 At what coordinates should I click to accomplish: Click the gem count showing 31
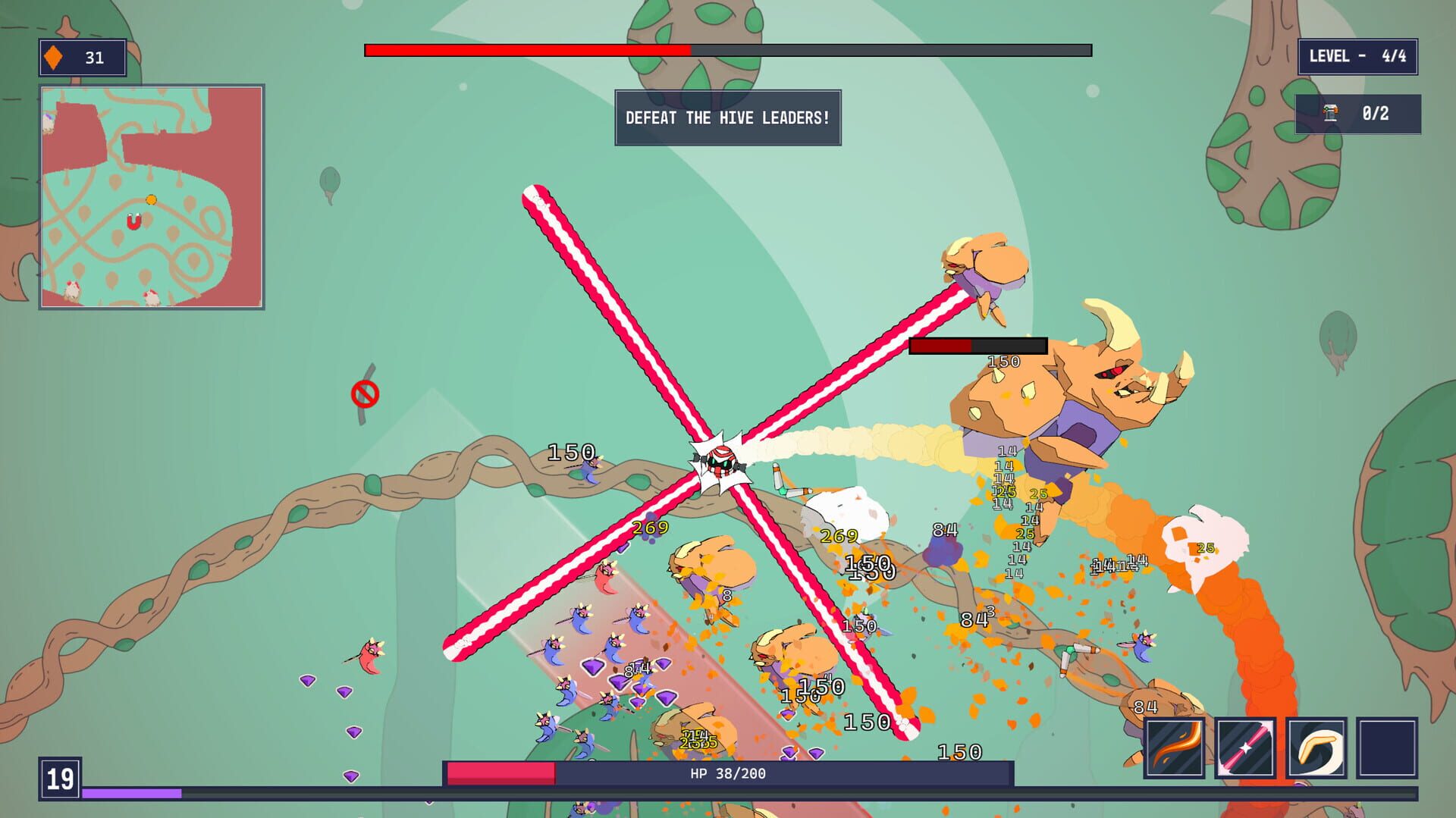coord(93,56)
